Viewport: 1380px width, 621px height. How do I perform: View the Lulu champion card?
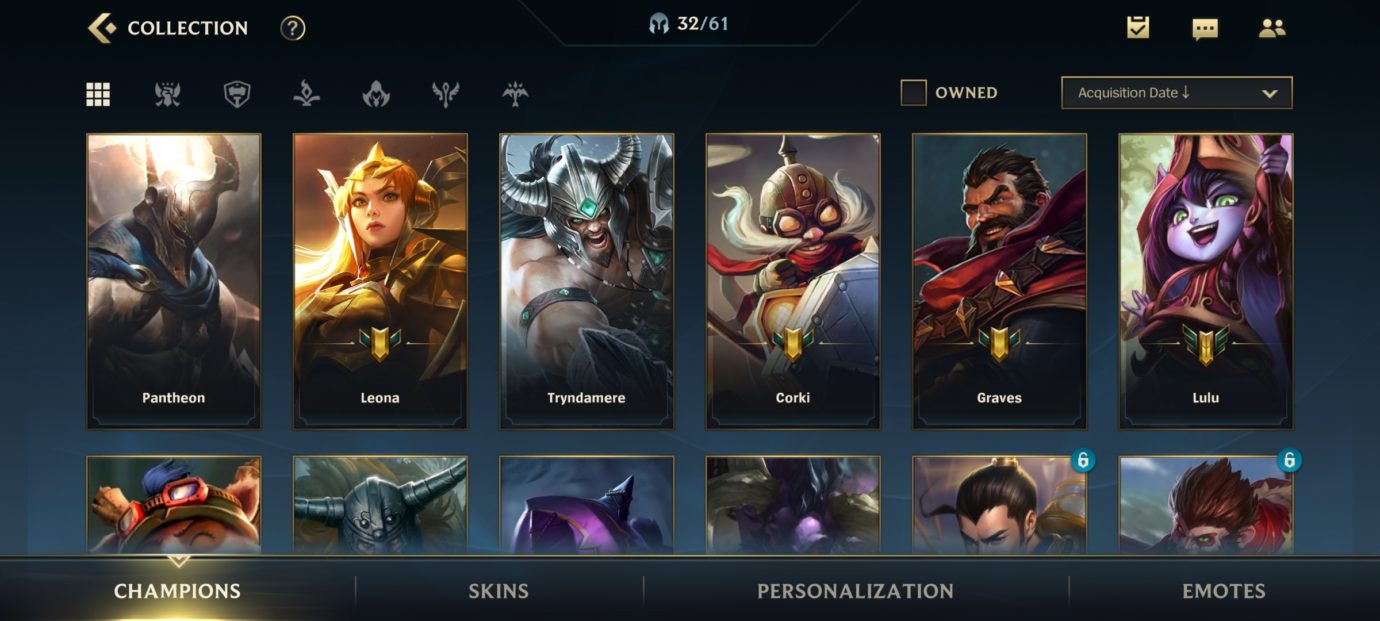1206,281
